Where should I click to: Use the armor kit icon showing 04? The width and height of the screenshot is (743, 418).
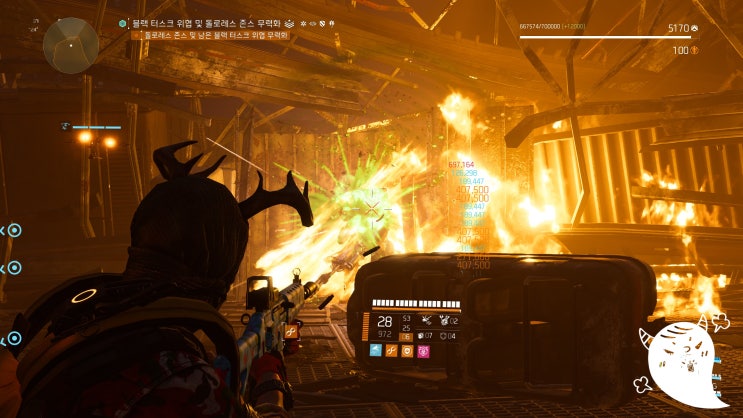443,335
